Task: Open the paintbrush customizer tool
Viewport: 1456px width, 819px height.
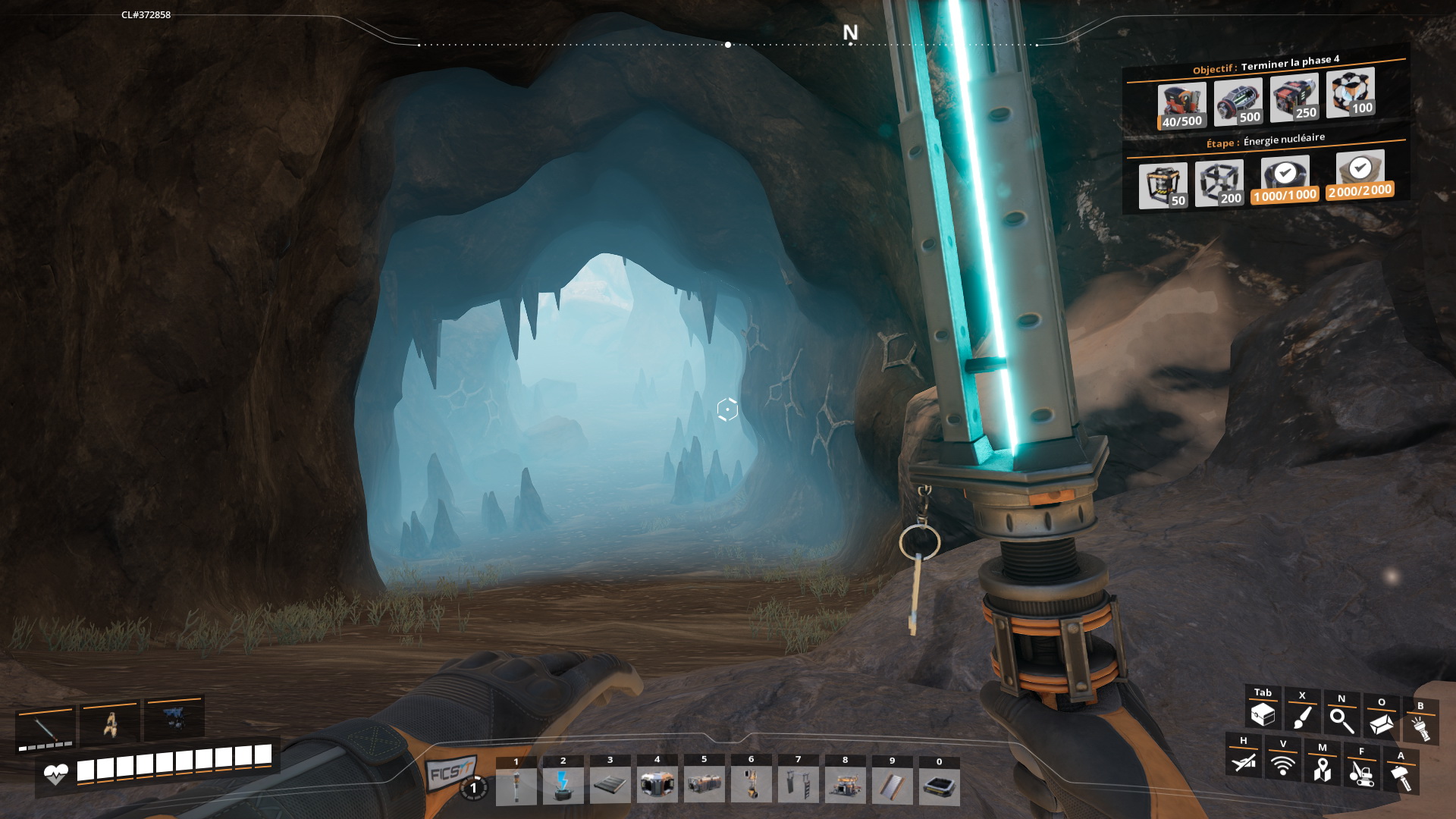Action: [x=1302, y=717]
